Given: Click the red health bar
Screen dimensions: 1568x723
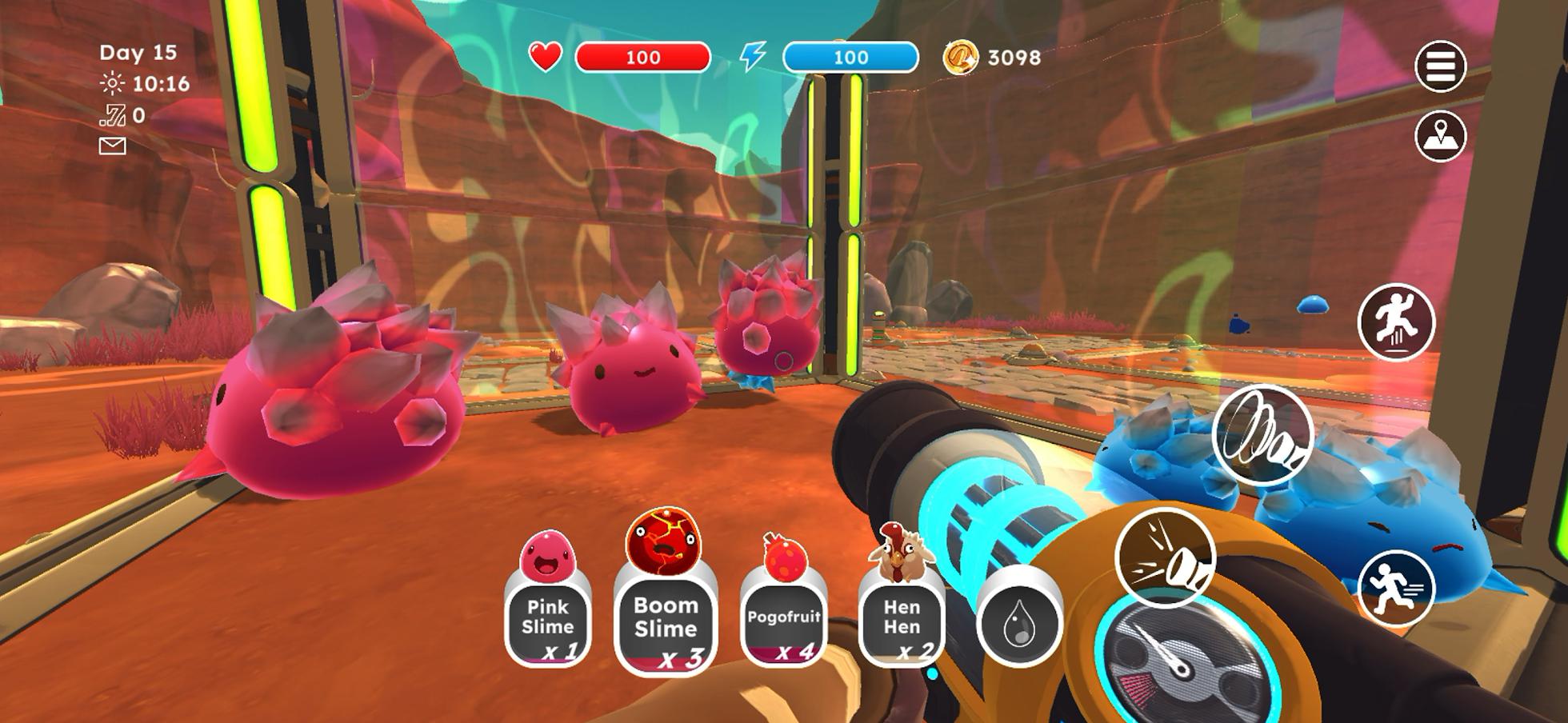Looking at the screenshot, I should click(x=644, y=57).
